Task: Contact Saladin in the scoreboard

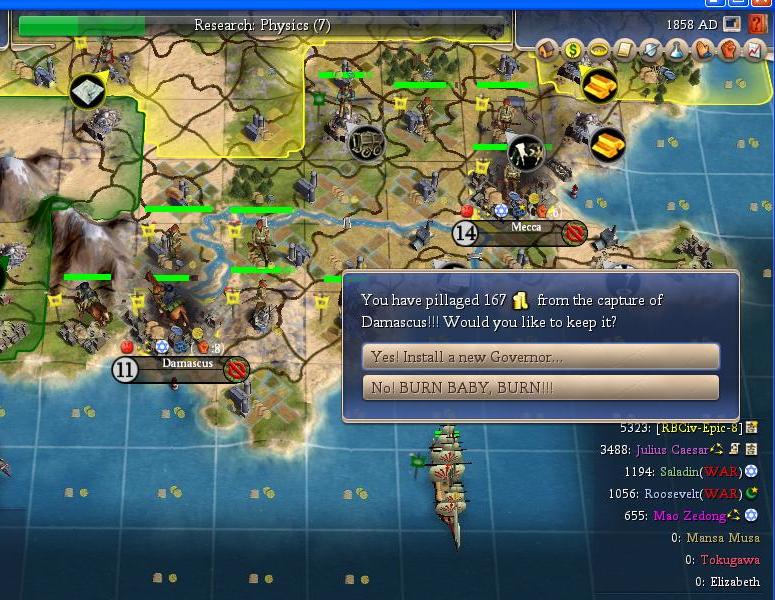Action: (x=679, y=472)
